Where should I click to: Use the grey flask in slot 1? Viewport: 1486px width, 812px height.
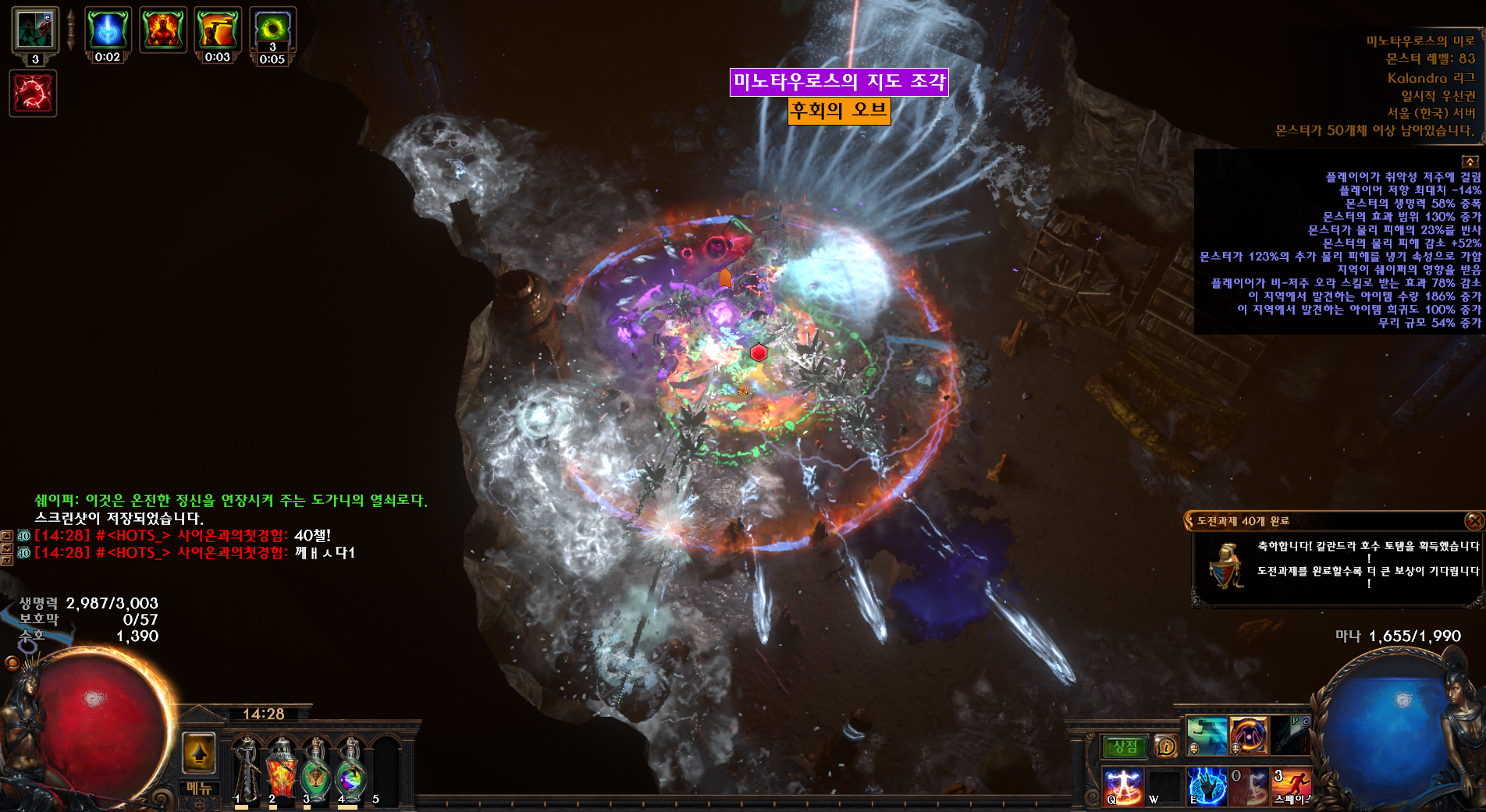[x=247, y=768]
